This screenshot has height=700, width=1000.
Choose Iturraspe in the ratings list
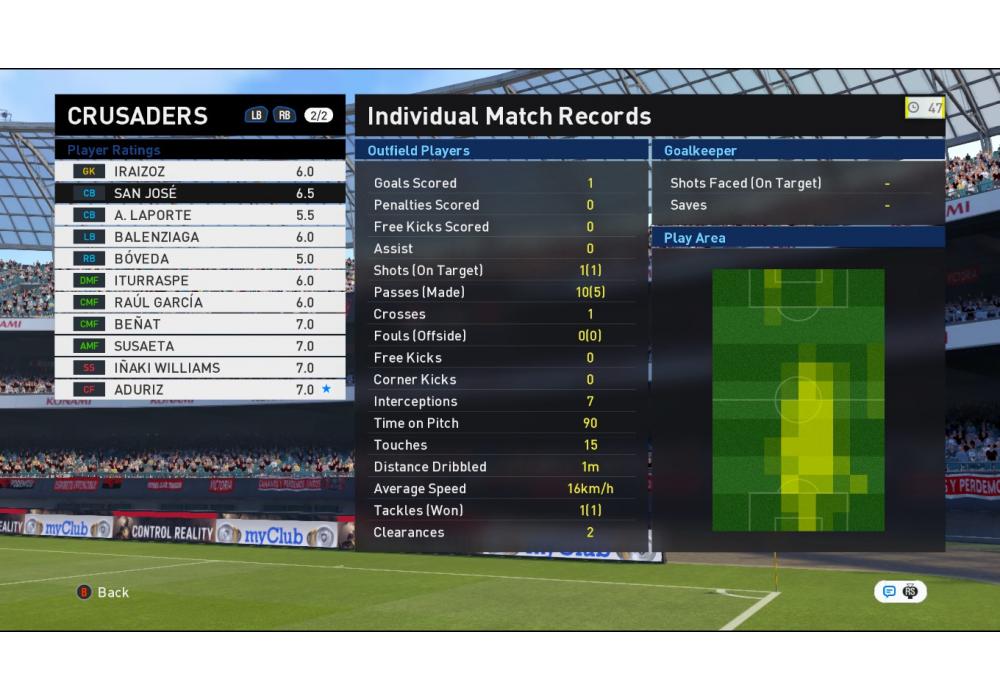tap(200, 281)
